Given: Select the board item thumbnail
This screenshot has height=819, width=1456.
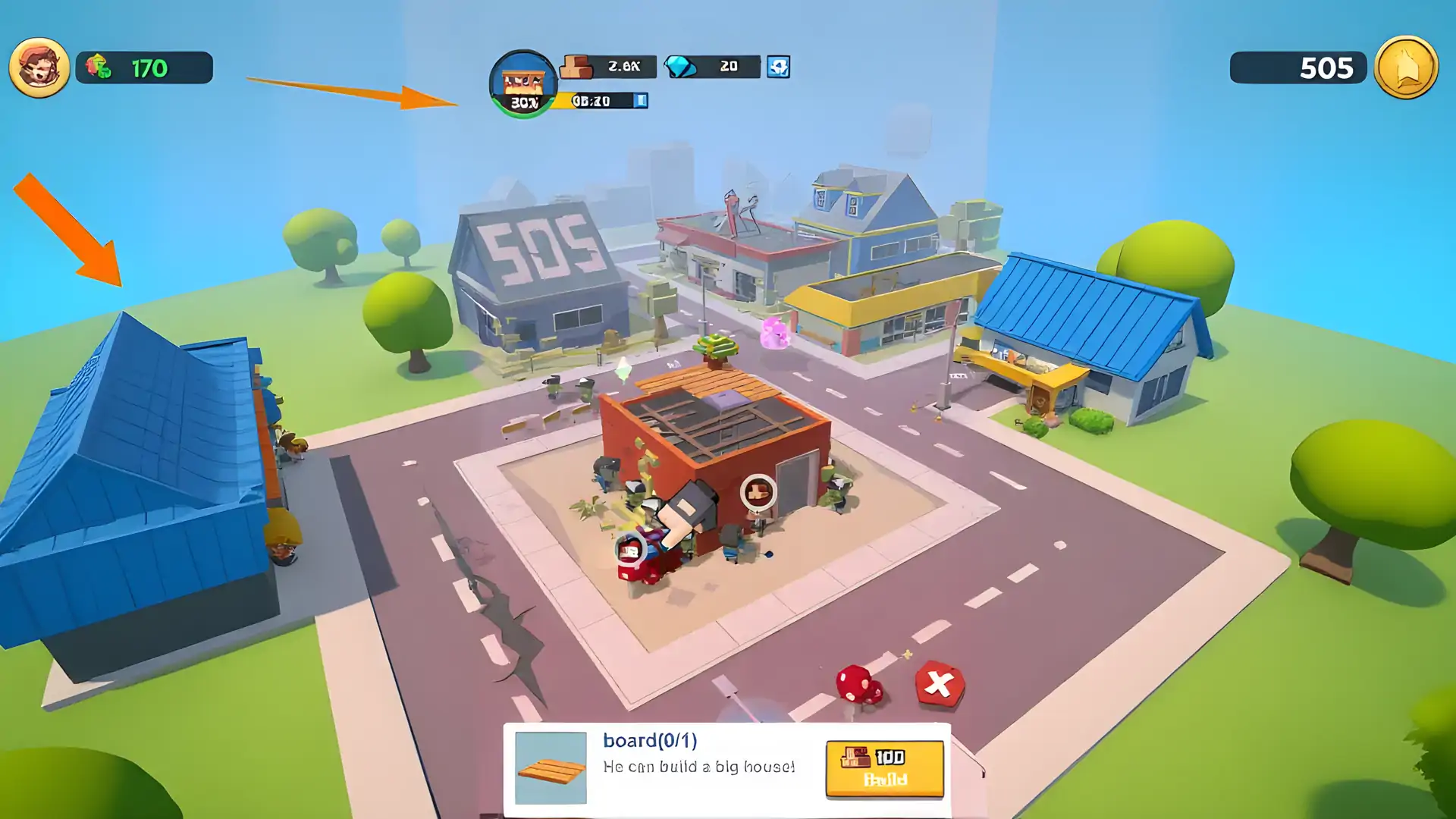Looking at the screenshot, I should 551,767.
